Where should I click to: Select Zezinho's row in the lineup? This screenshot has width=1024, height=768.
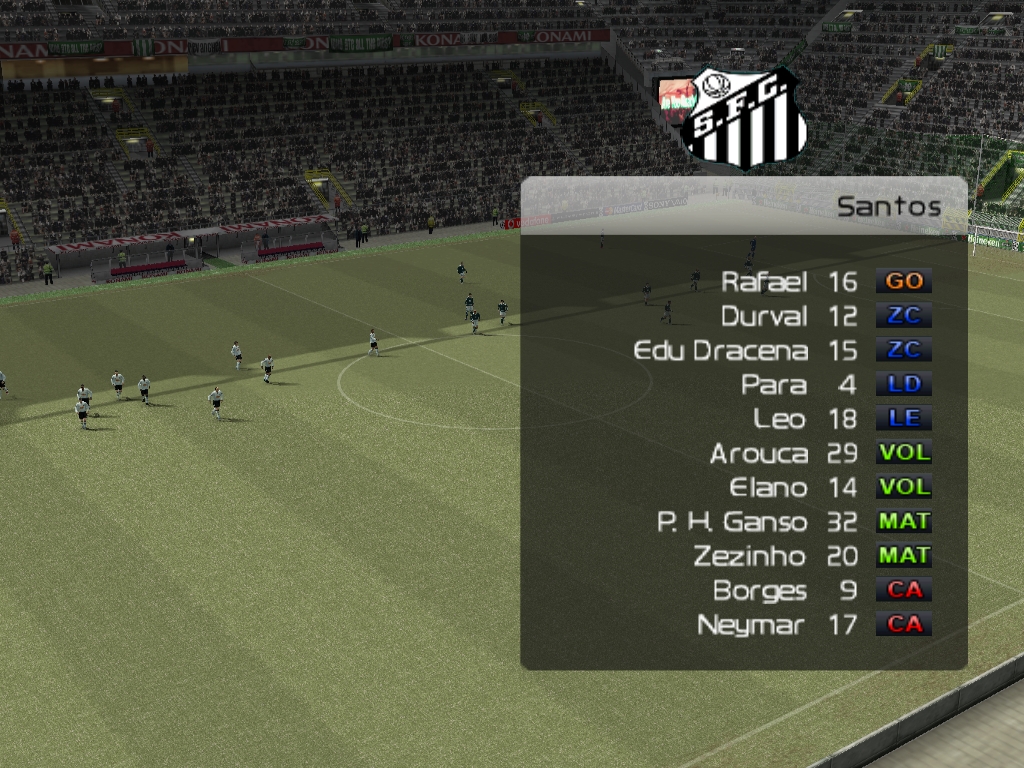pyautogui.click(x=750, y=556)
